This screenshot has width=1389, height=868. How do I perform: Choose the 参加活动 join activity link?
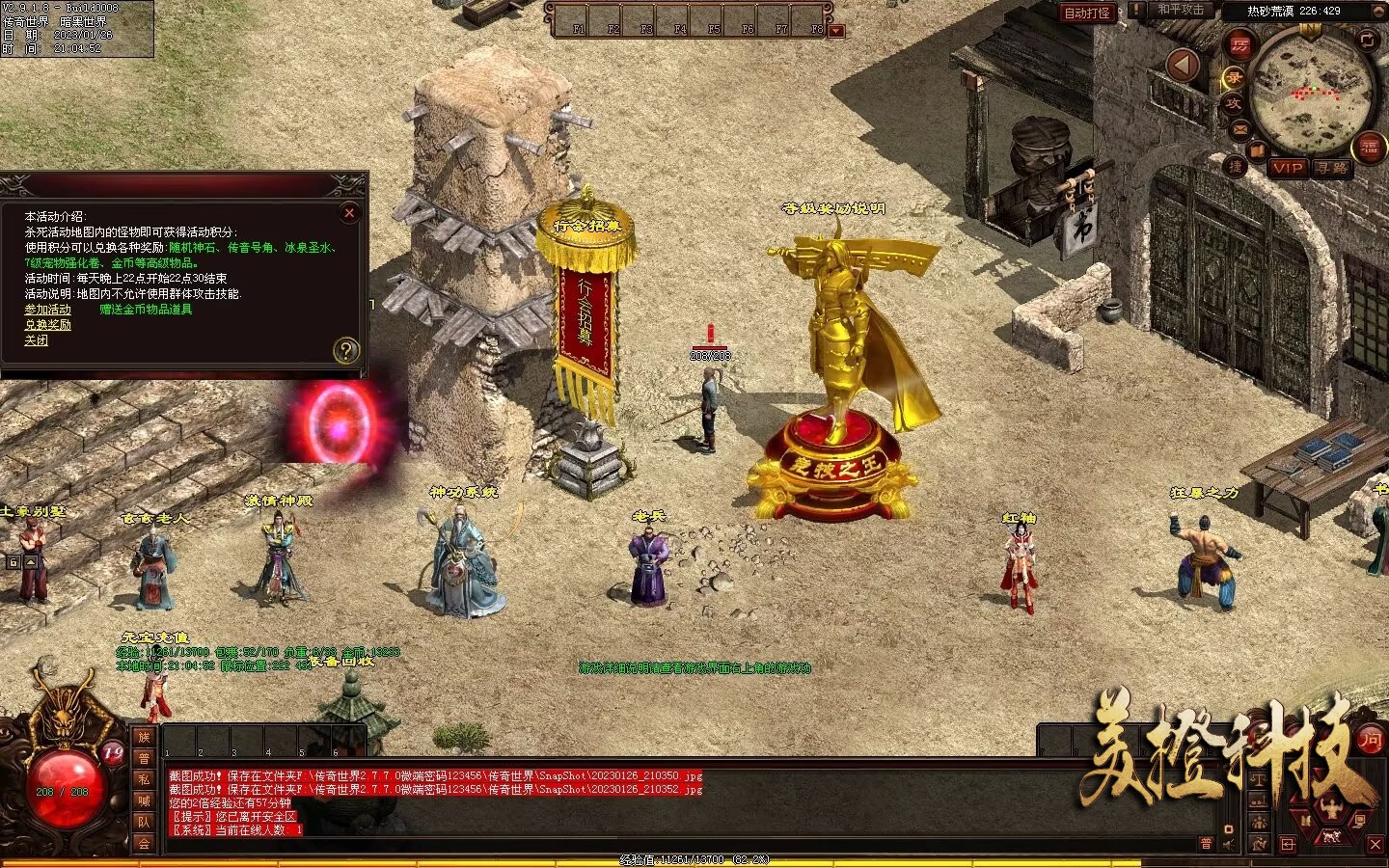48,310
